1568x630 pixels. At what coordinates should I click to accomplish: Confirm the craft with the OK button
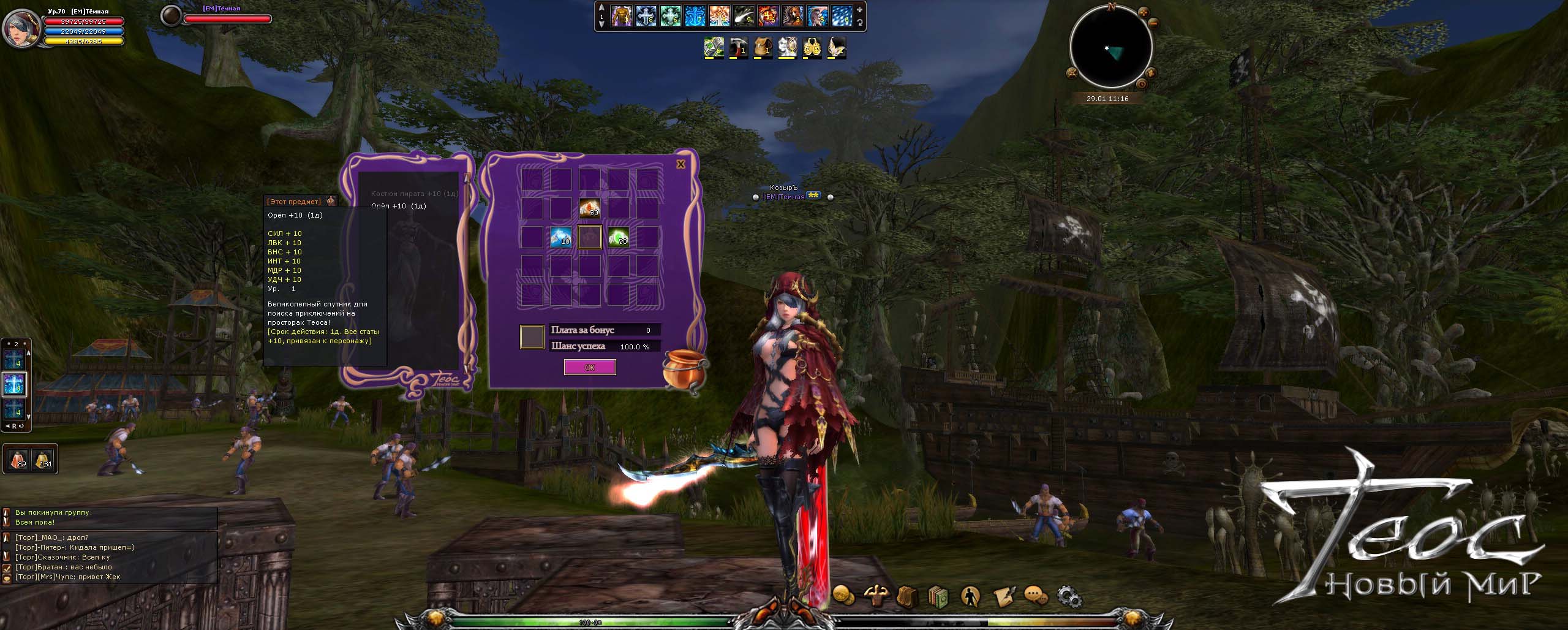tap(589, 367)
